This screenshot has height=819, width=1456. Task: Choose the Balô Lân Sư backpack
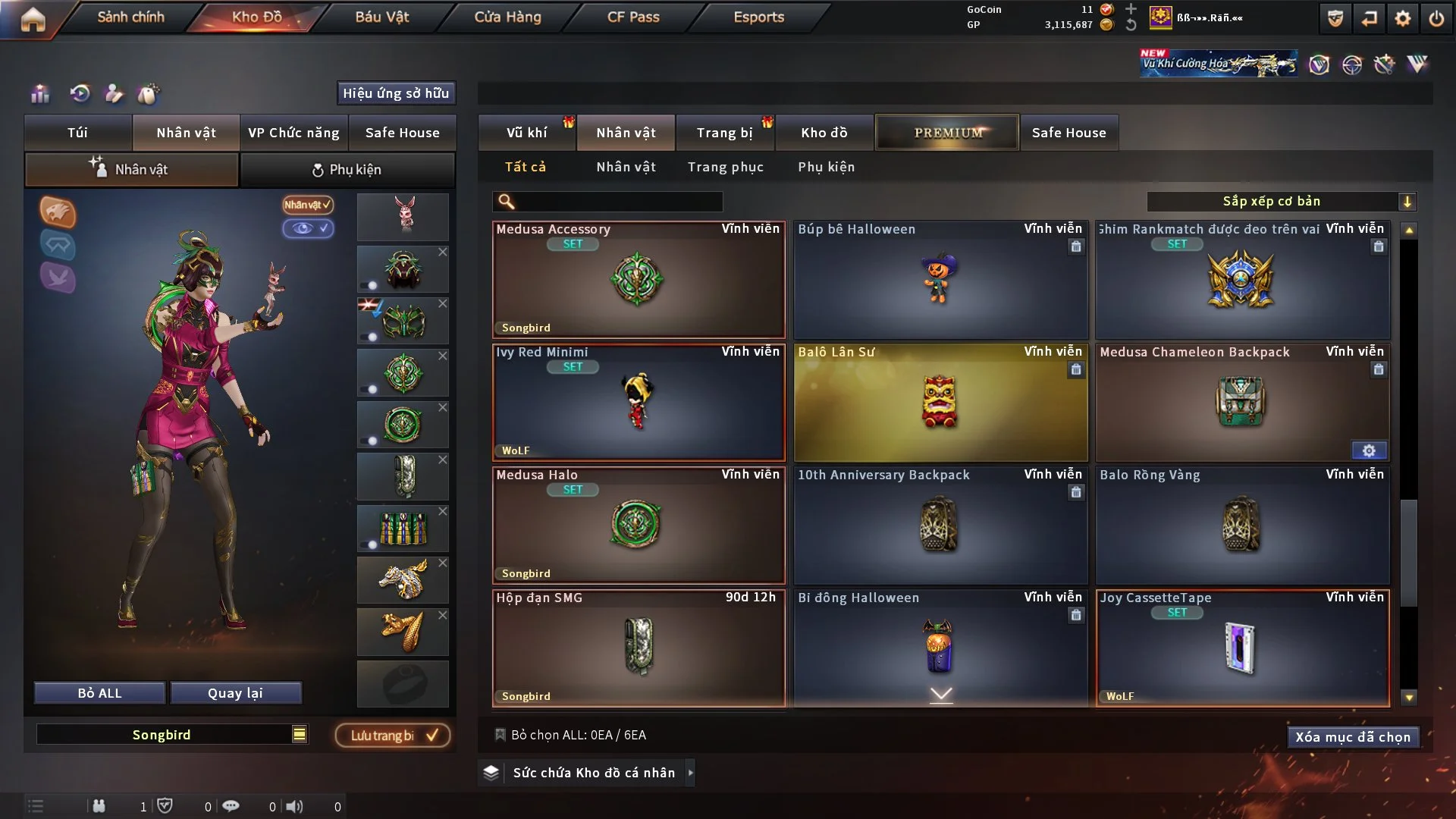click(x=940, y=403)
